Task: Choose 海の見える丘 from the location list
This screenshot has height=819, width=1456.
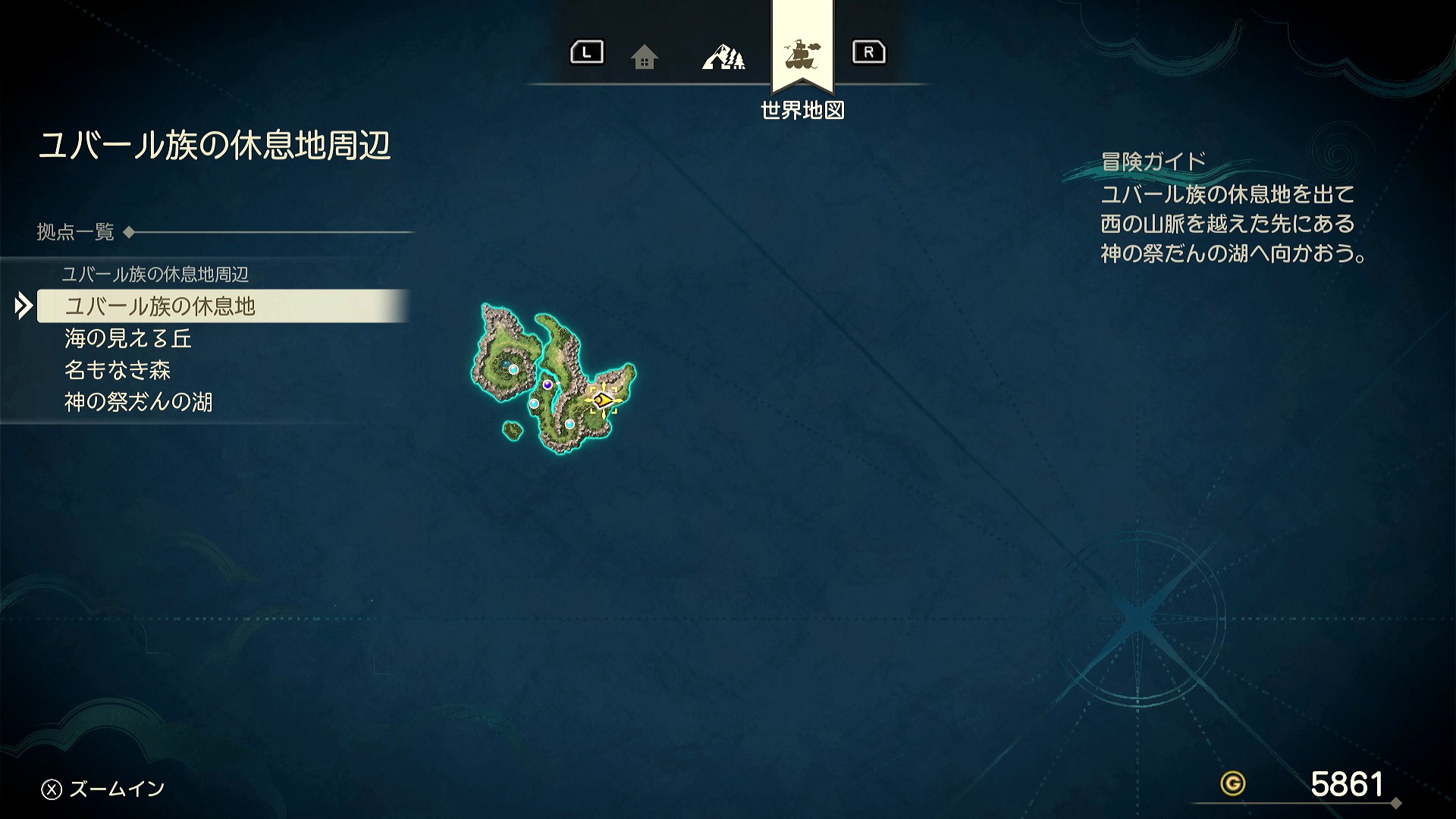Action: click(x=128, y=338)
